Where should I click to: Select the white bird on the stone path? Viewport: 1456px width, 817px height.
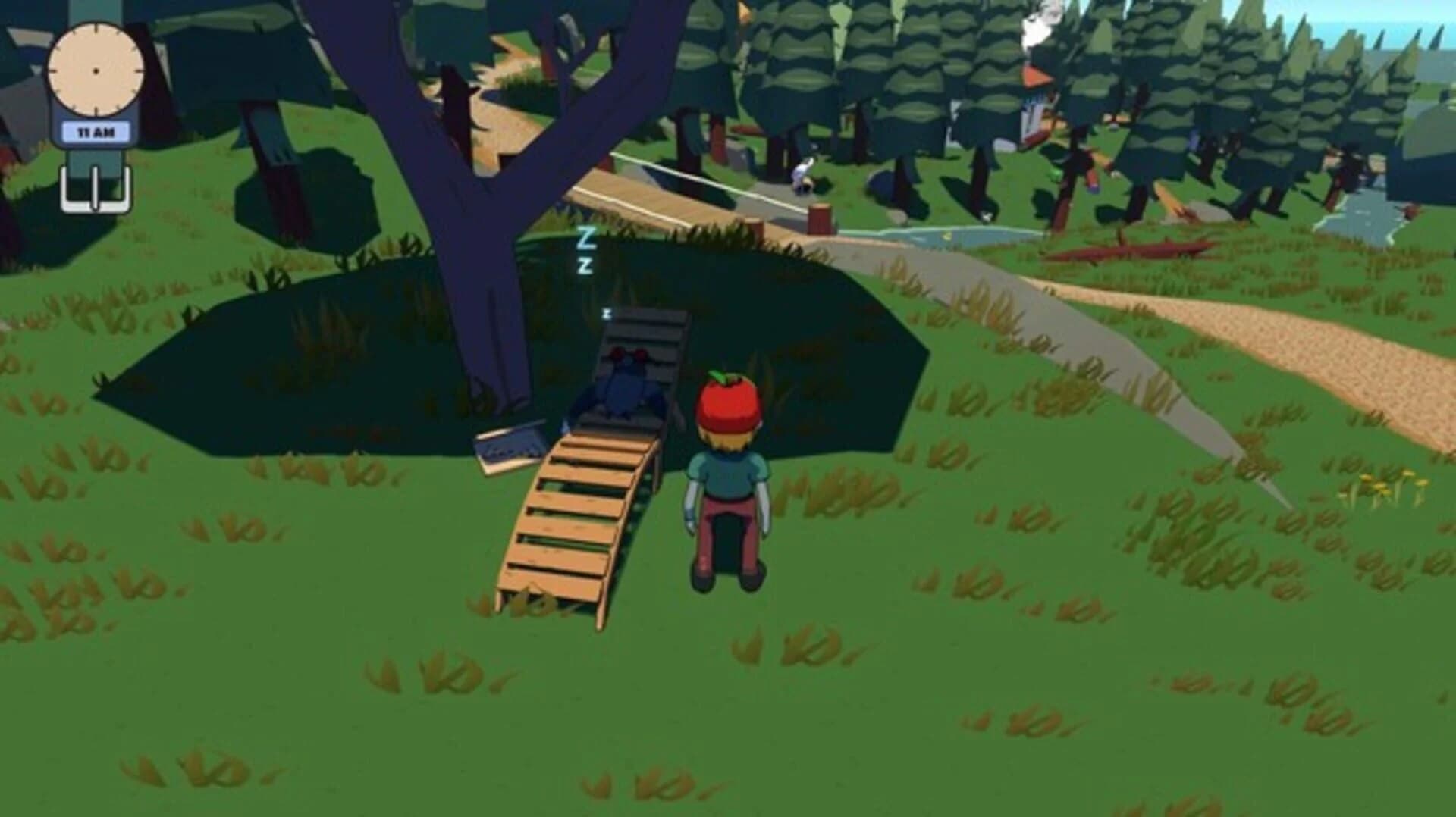(802, 171)
